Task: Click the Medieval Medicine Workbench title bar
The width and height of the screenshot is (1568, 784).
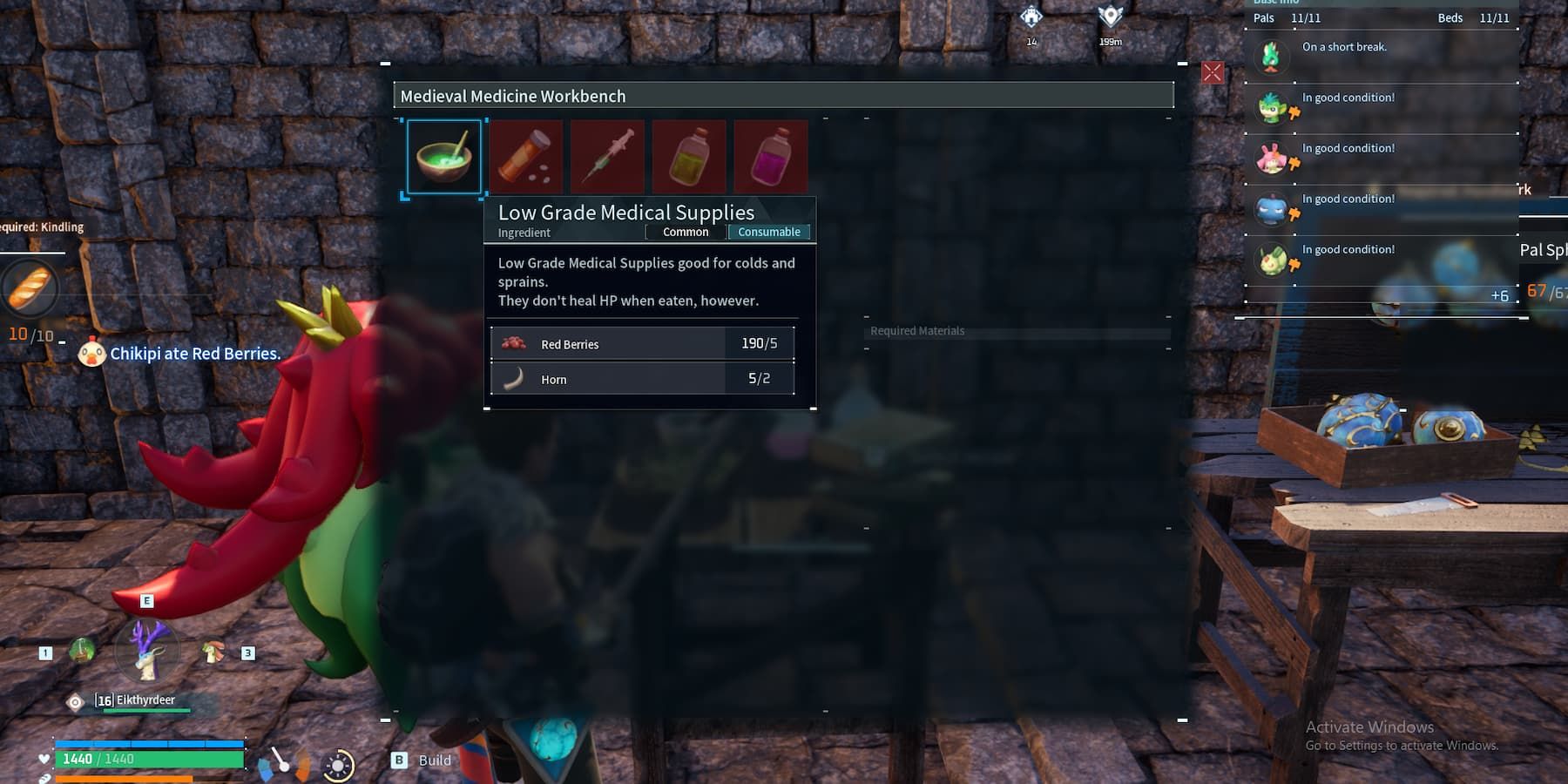Action: [784, 96]
